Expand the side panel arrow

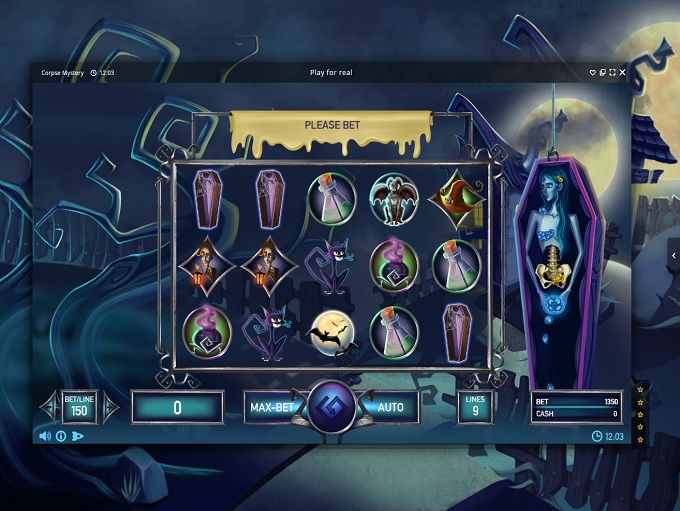pyautogui.click(x=674, y=256)
